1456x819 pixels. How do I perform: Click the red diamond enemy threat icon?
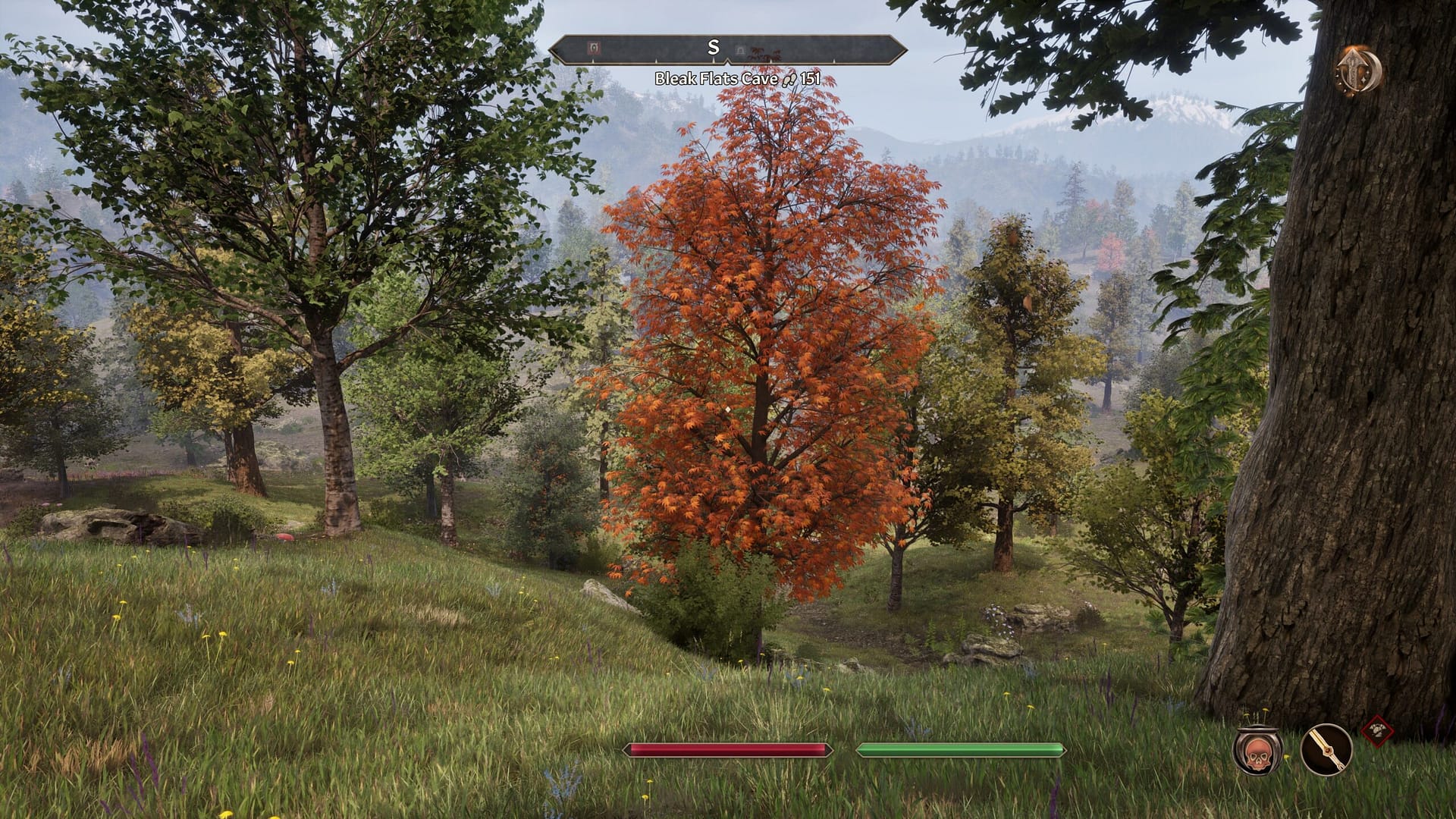point(1378,730)
